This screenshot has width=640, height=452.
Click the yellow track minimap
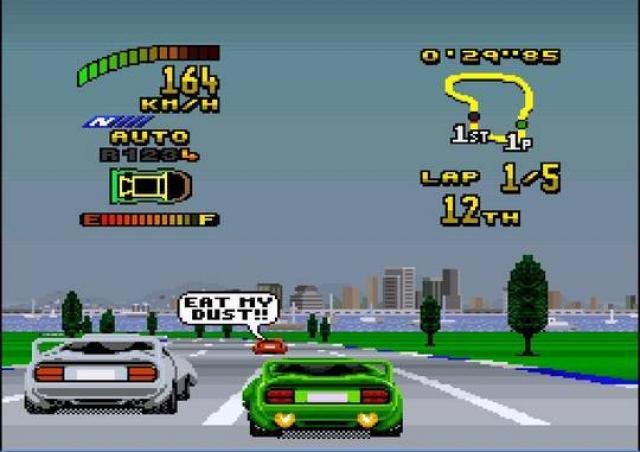point(488,108)
